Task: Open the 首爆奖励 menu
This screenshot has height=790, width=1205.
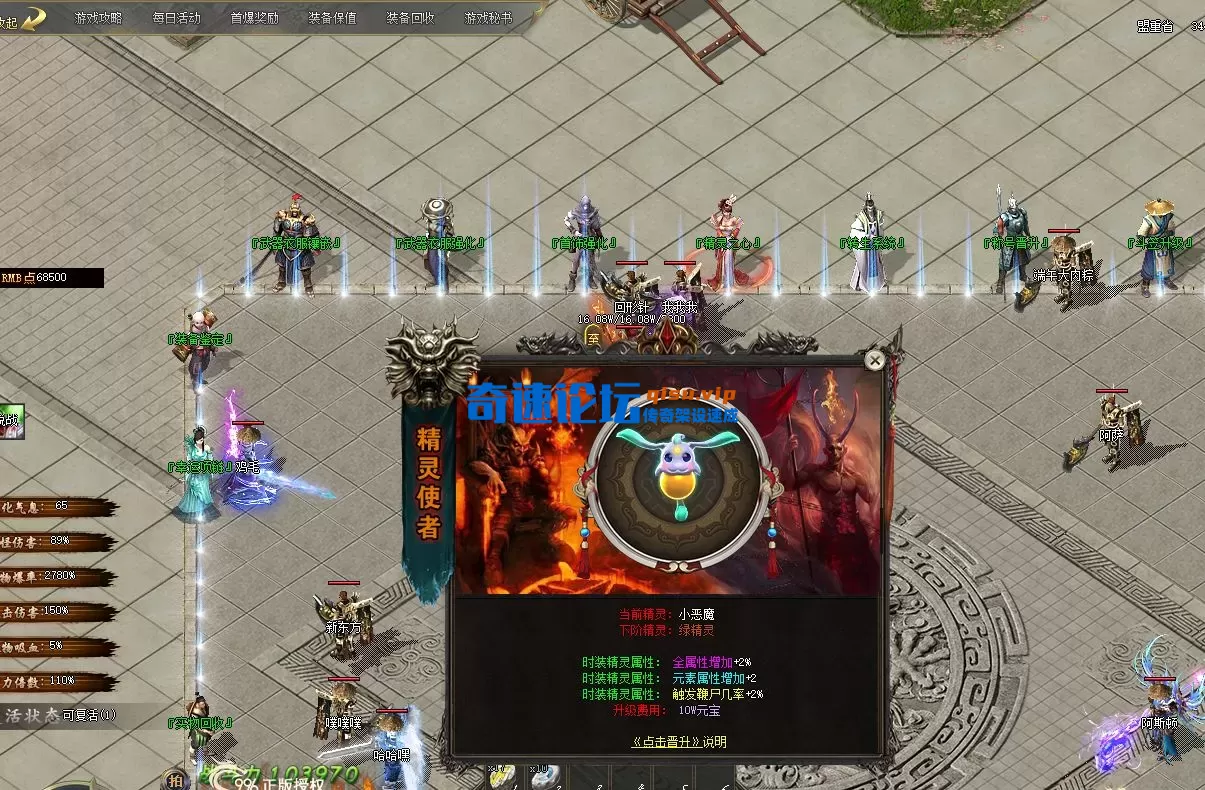Action: coord(254,18)
